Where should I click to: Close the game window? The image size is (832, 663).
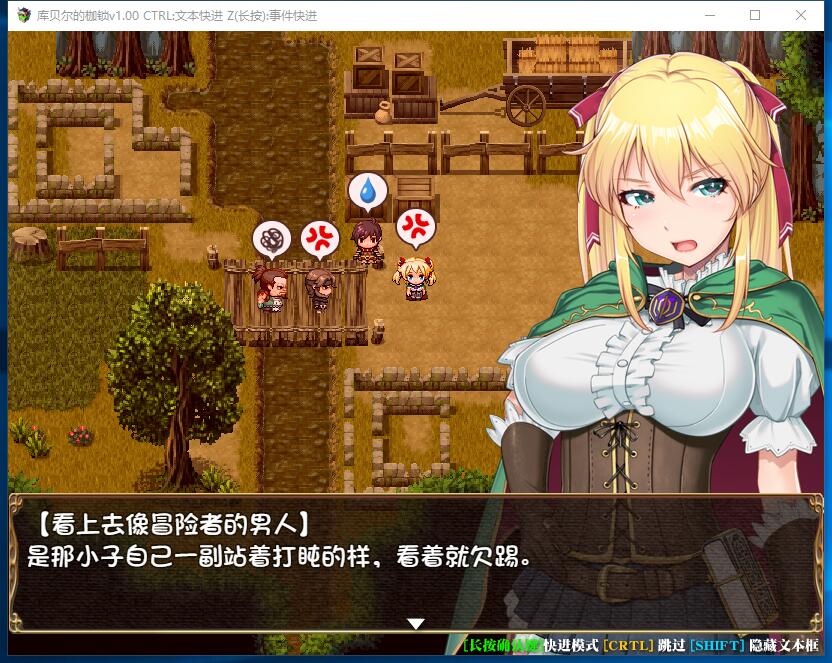(x=801, y=15)
